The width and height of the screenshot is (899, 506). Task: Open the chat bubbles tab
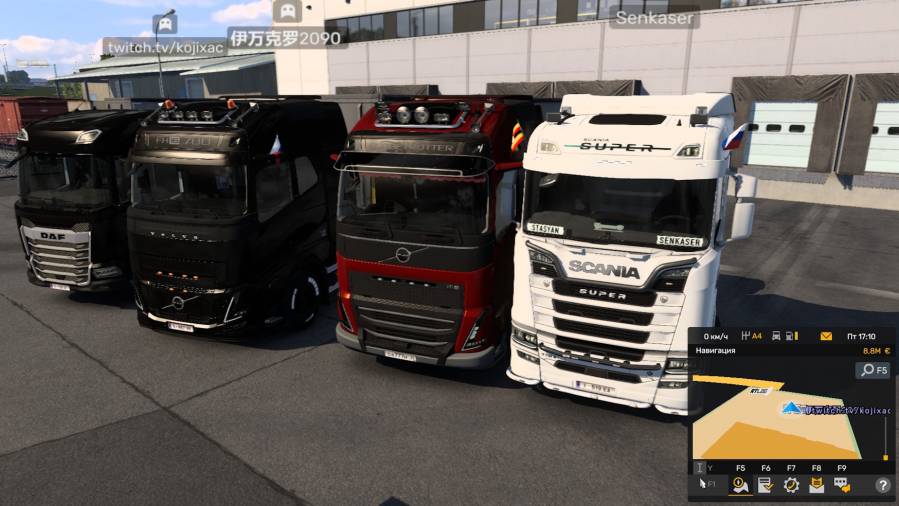coord(842,485)
